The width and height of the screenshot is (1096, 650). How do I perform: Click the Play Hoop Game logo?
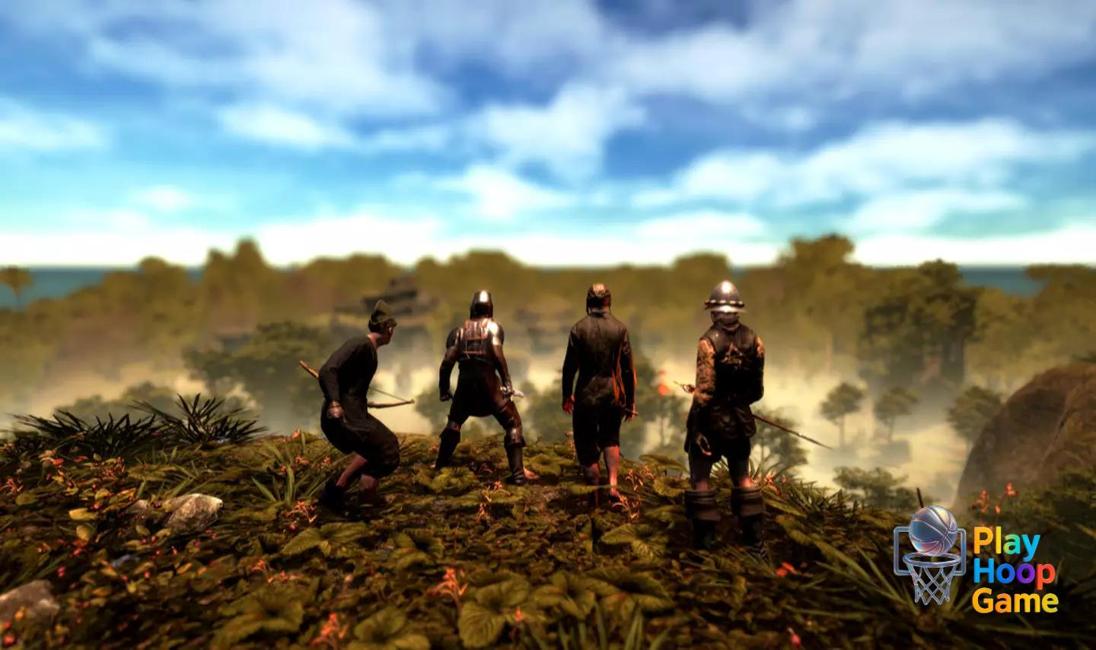click(x=975, y=557)
